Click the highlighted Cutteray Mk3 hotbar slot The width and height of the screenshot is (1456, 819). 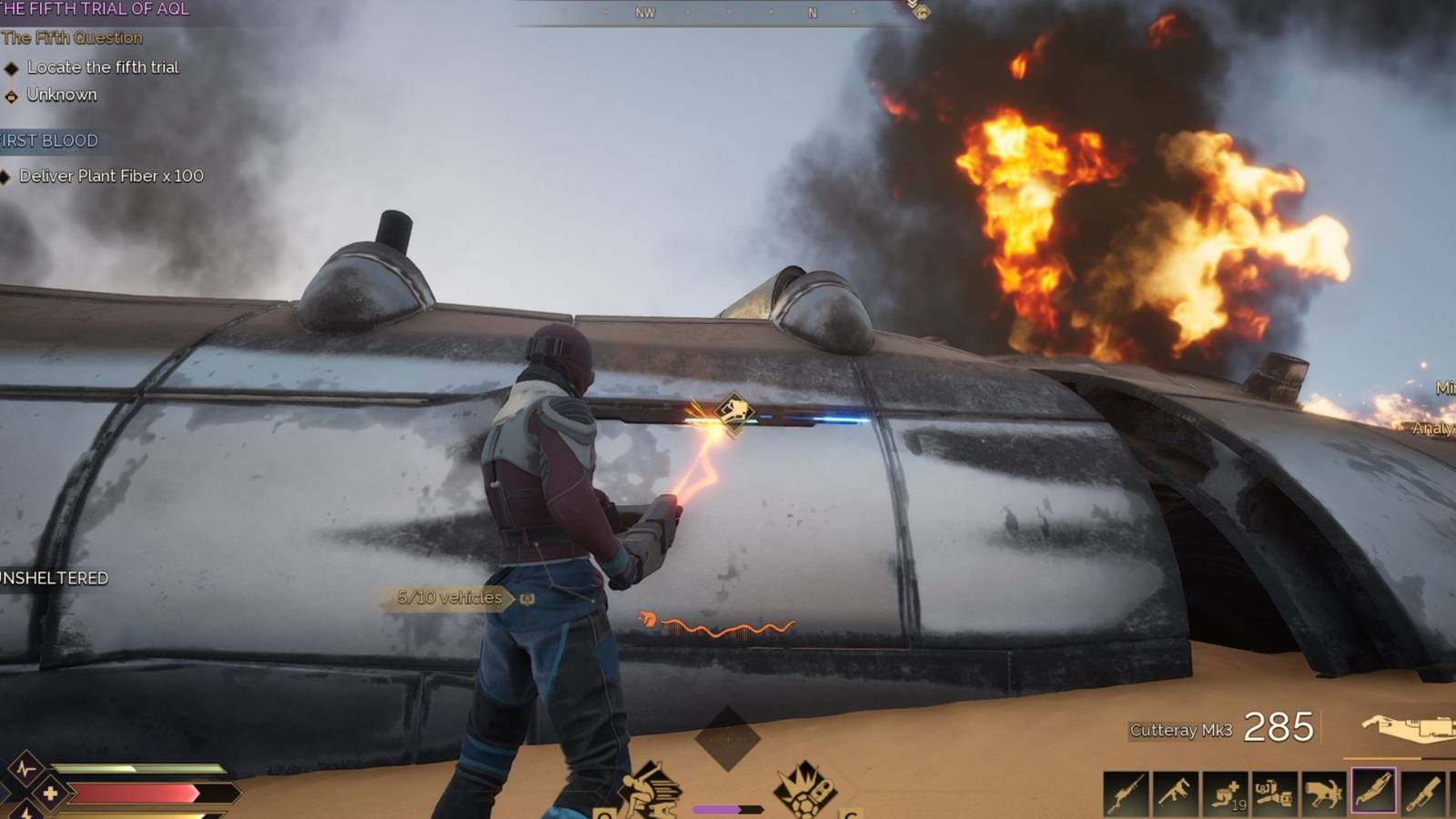coord(1373,790)
